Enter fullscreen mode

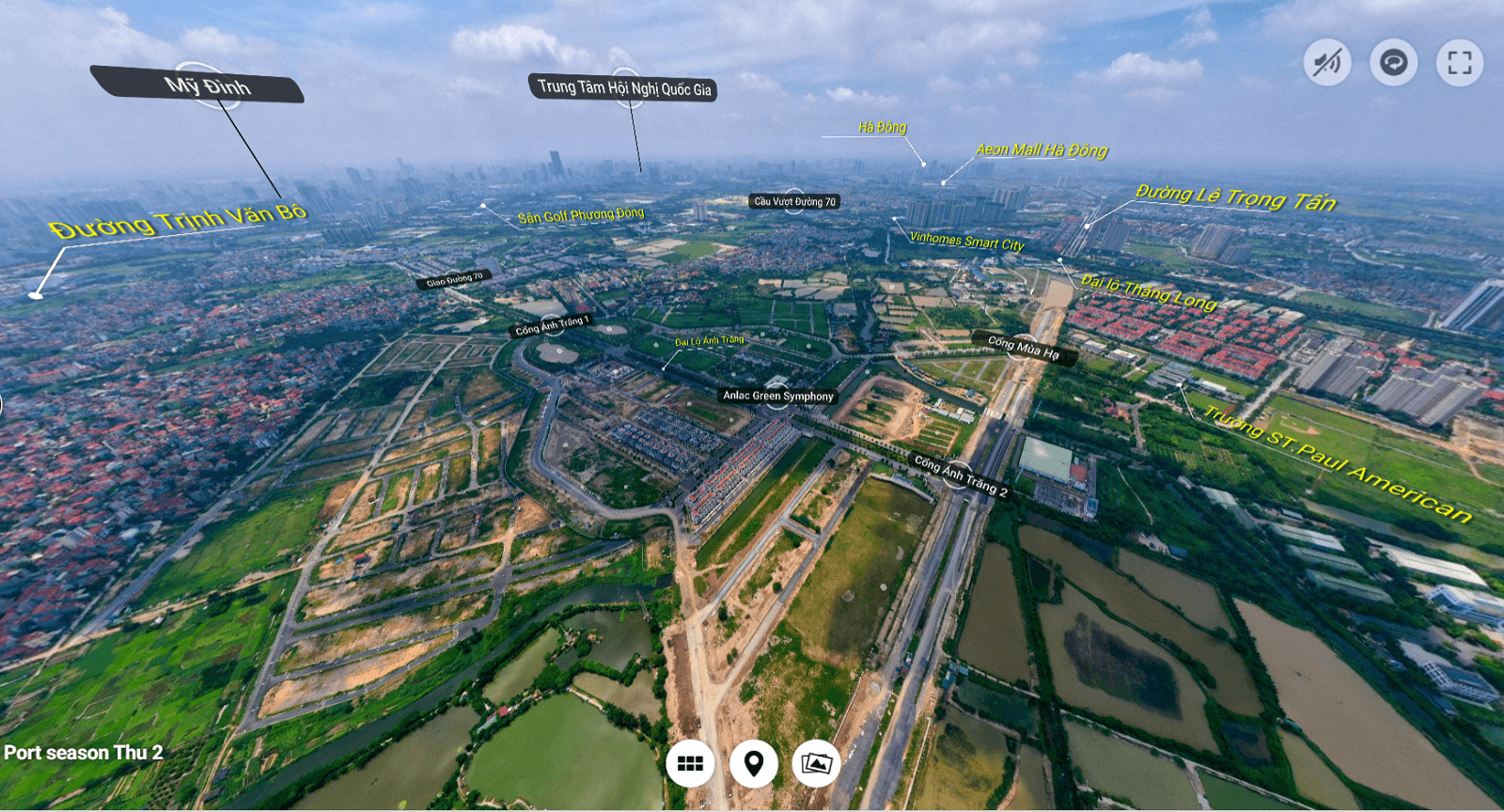click(x=1459, y=63)
